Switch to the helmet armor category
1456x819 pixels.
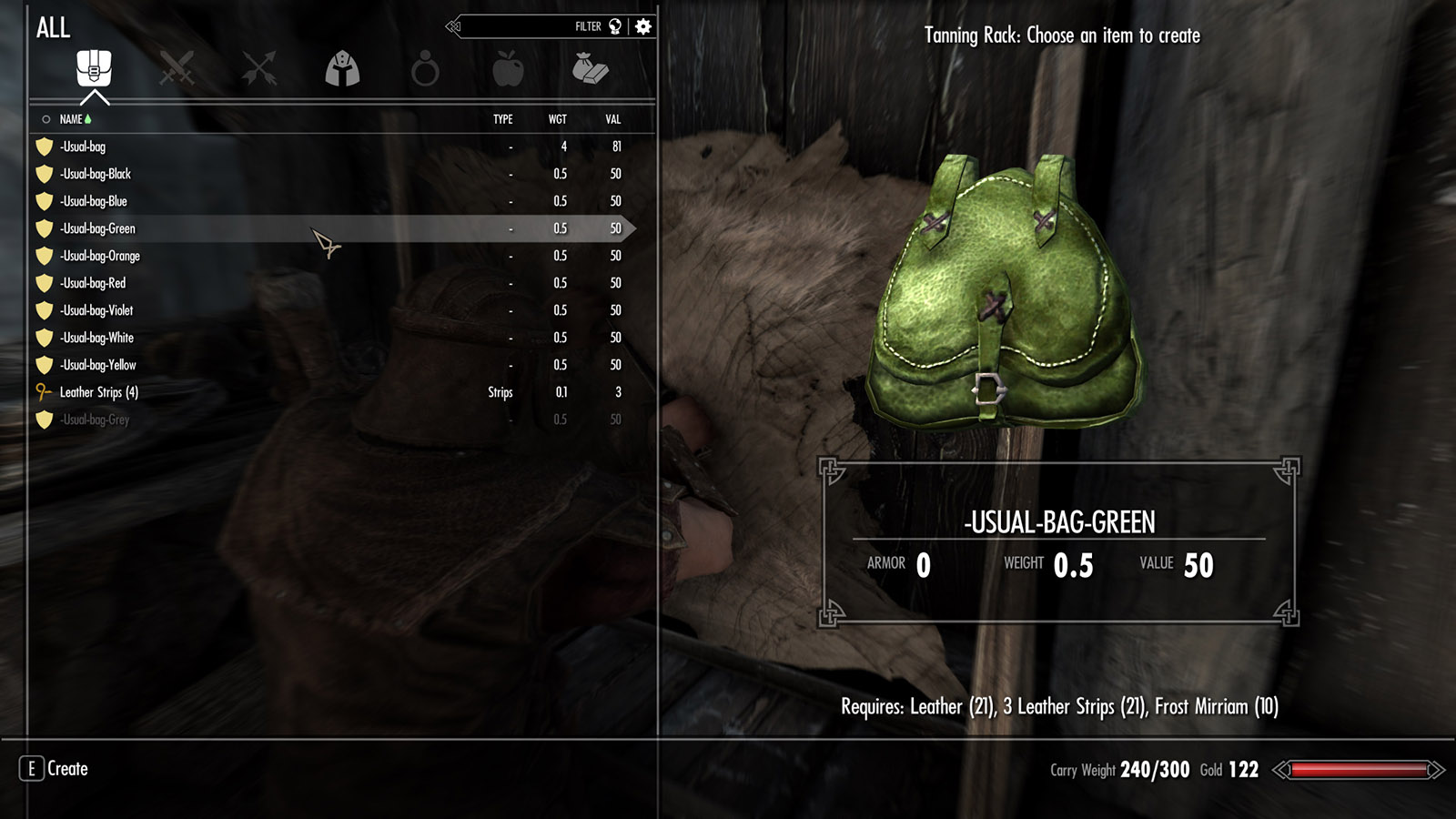(x=342, y=68)
